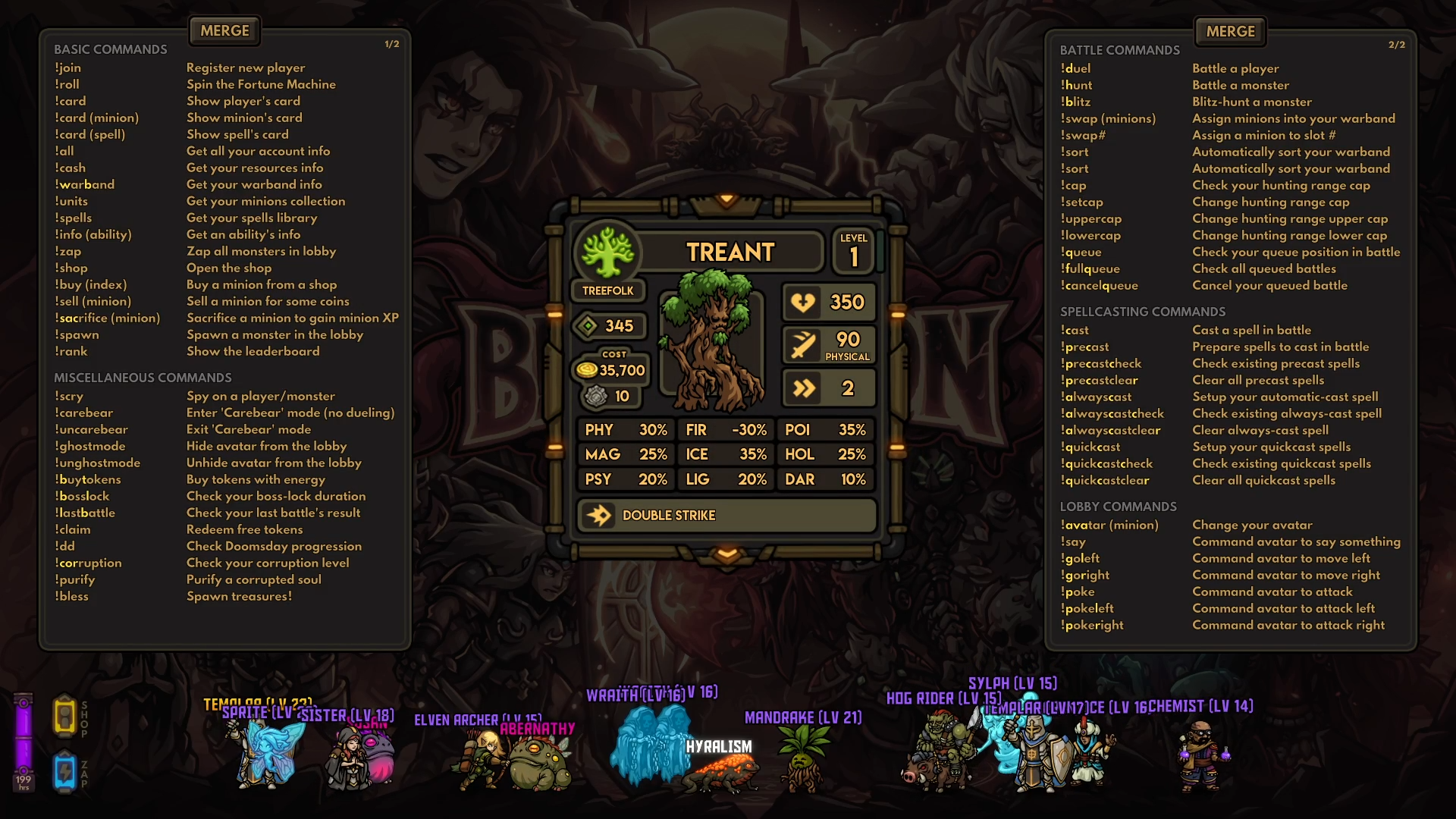This screenshot has height=819, width=1456.
Task: Open the yellow Shop sigil icon
Action: click(64, 717)
